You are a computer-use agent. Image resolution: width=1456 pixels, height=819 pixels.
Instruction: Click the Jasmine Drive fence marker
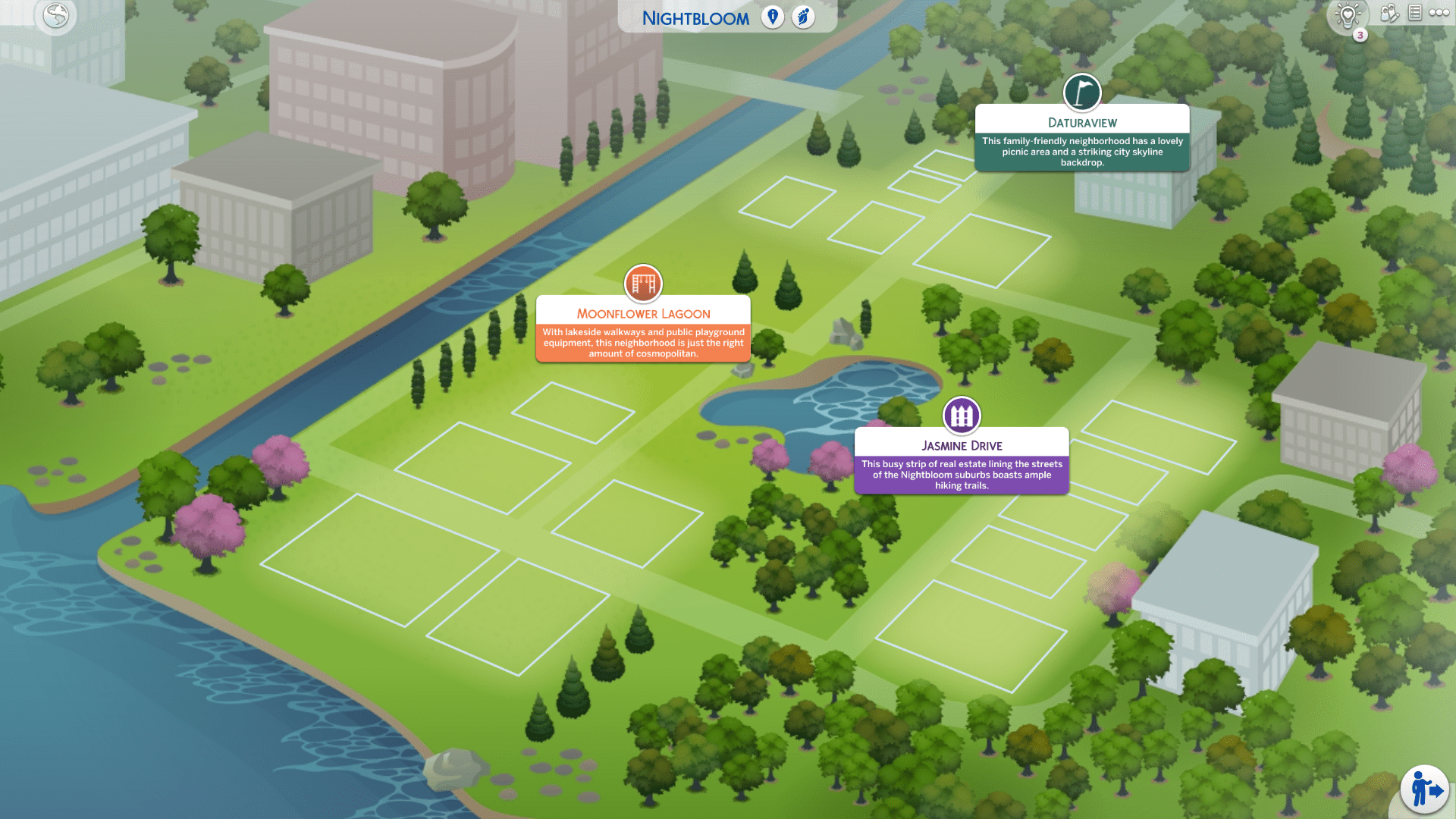pos(962,416)
